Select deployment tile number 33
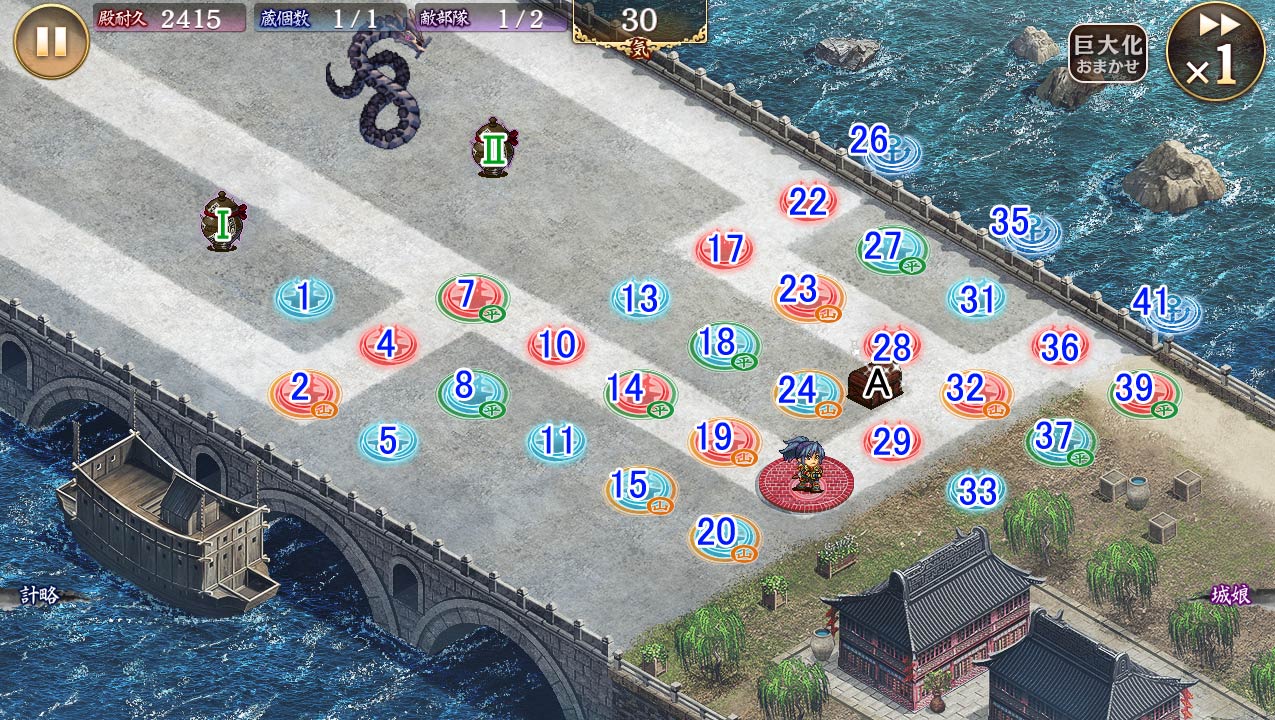1275x720 pixels. [x=976, y=490]
